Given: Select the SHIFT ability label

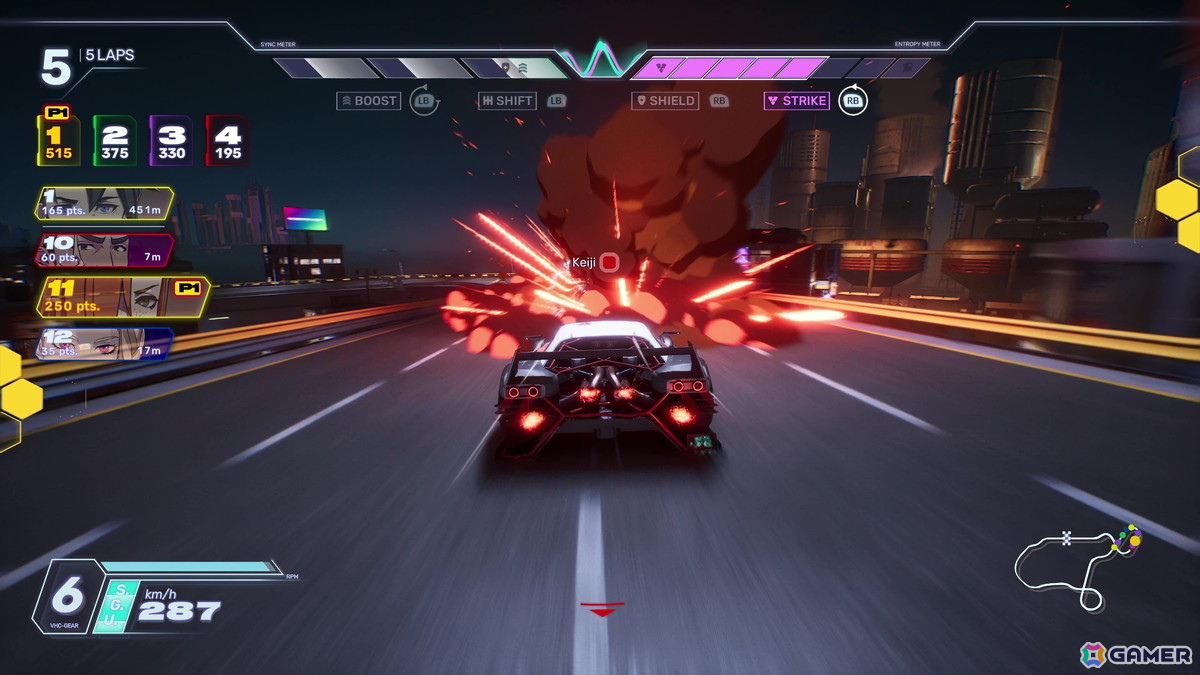Looking at the screenshot, I should point(507,101).
